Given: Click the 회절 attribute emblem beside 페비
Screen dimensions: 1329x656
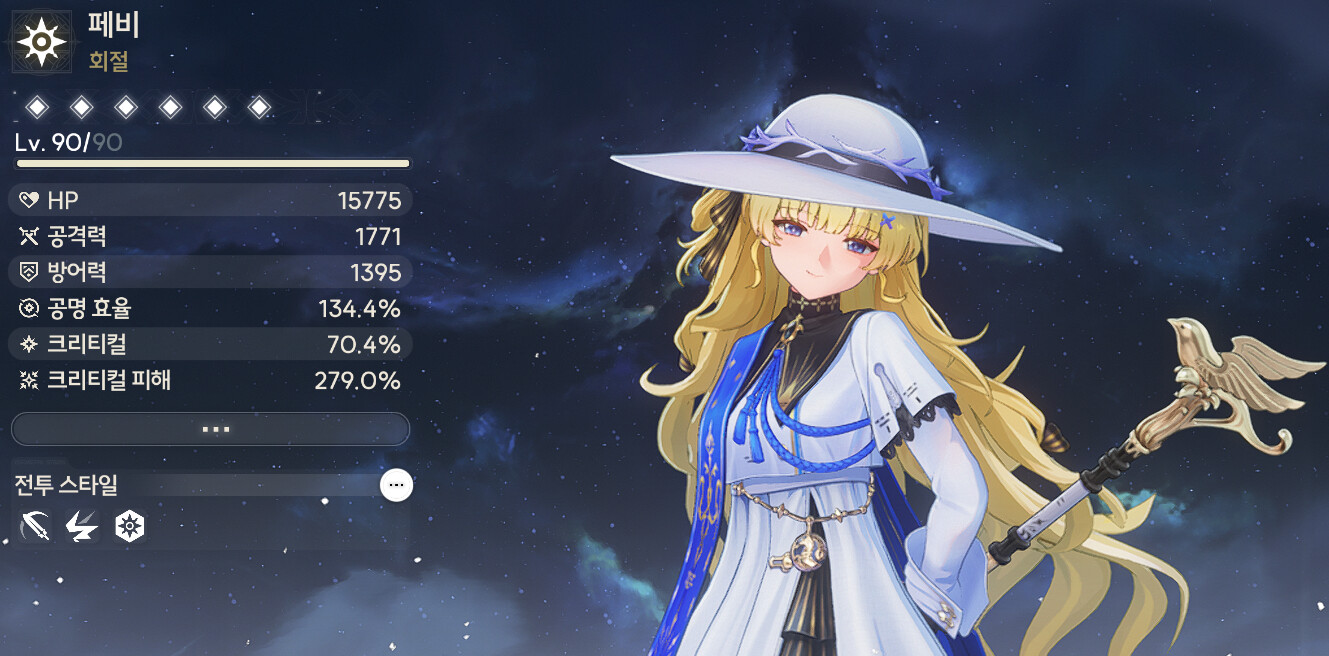Looking at the screenshot, I should click(x=41, y=41).
